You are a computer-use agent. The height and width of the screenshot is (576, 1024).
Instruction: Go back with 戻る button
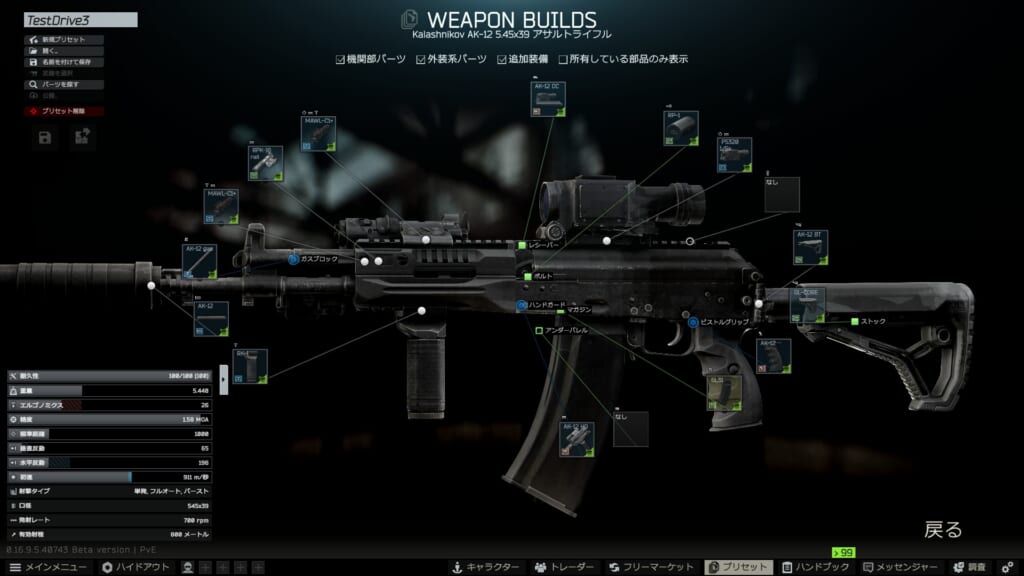(942, 529)
